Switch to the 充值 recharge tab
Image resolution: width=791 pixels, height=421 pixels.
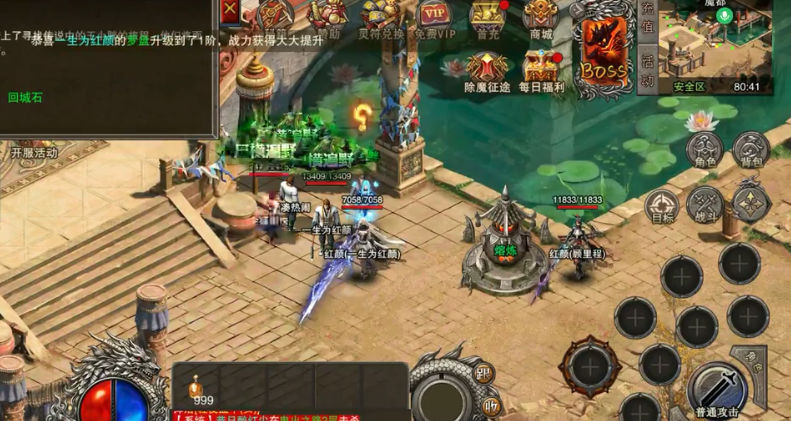[647, 25]
